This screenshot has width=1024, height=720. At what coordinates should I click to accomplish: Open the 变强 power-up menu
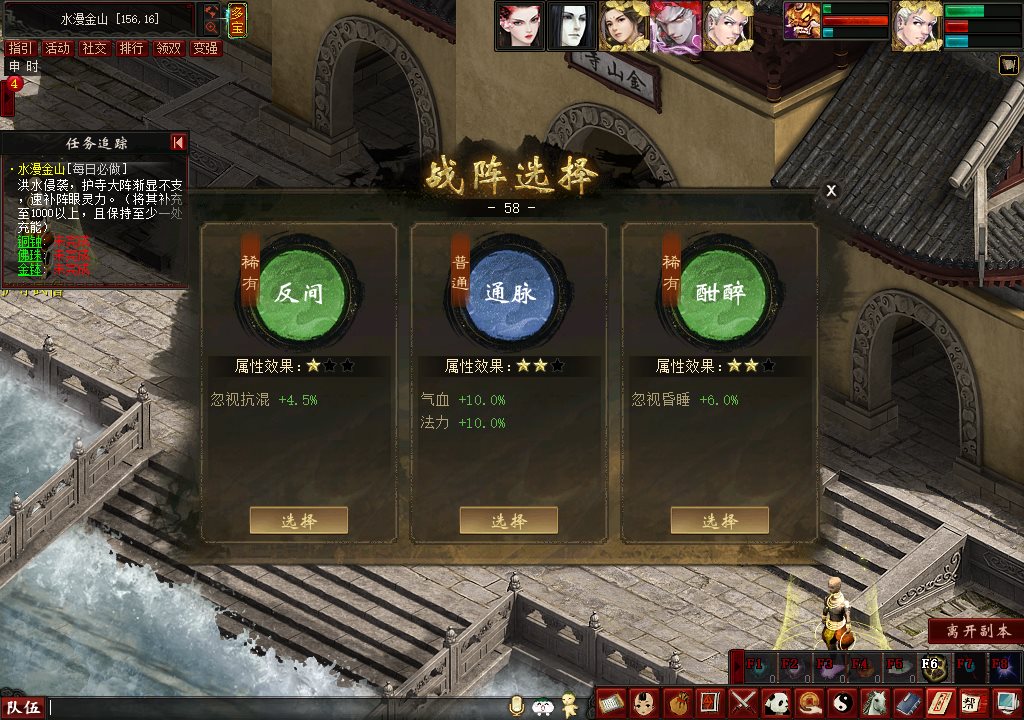click(x=205, y=48)
